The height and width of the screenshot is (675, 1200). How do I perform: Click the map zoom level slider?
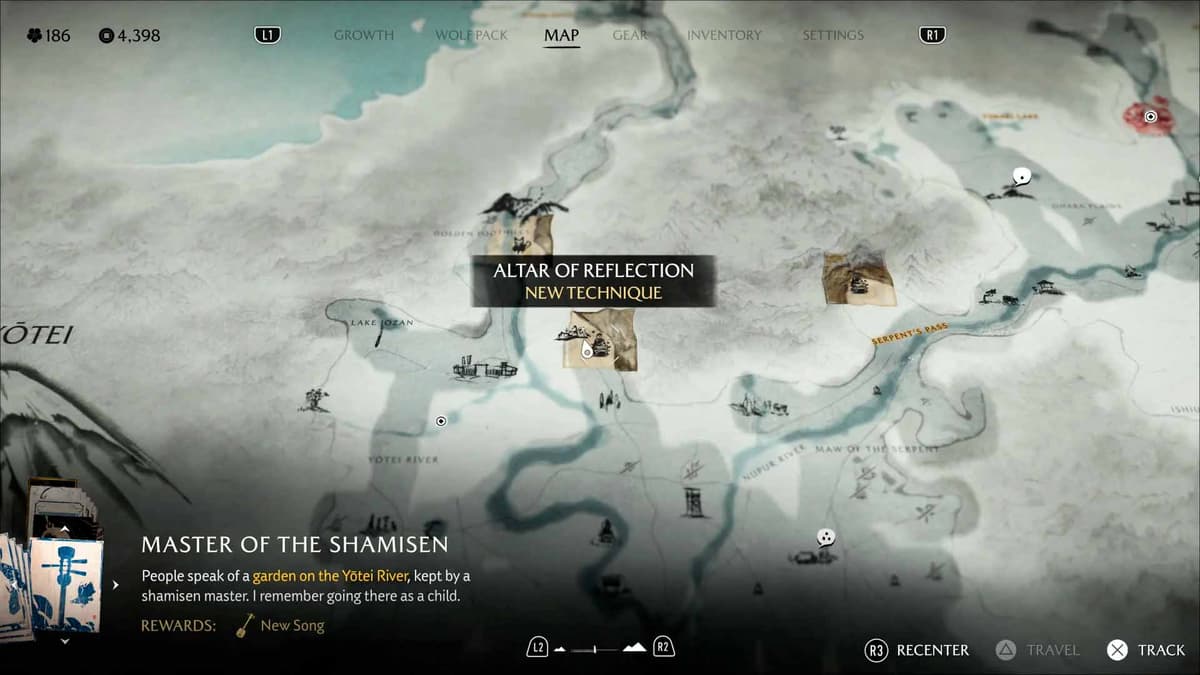(598, 649)
